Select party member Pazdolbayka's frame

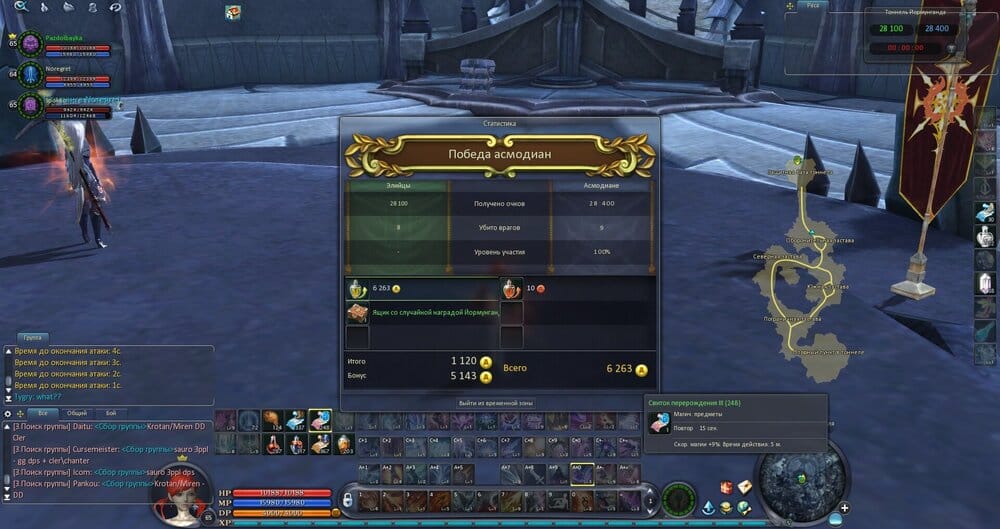(x=60, y=44)
